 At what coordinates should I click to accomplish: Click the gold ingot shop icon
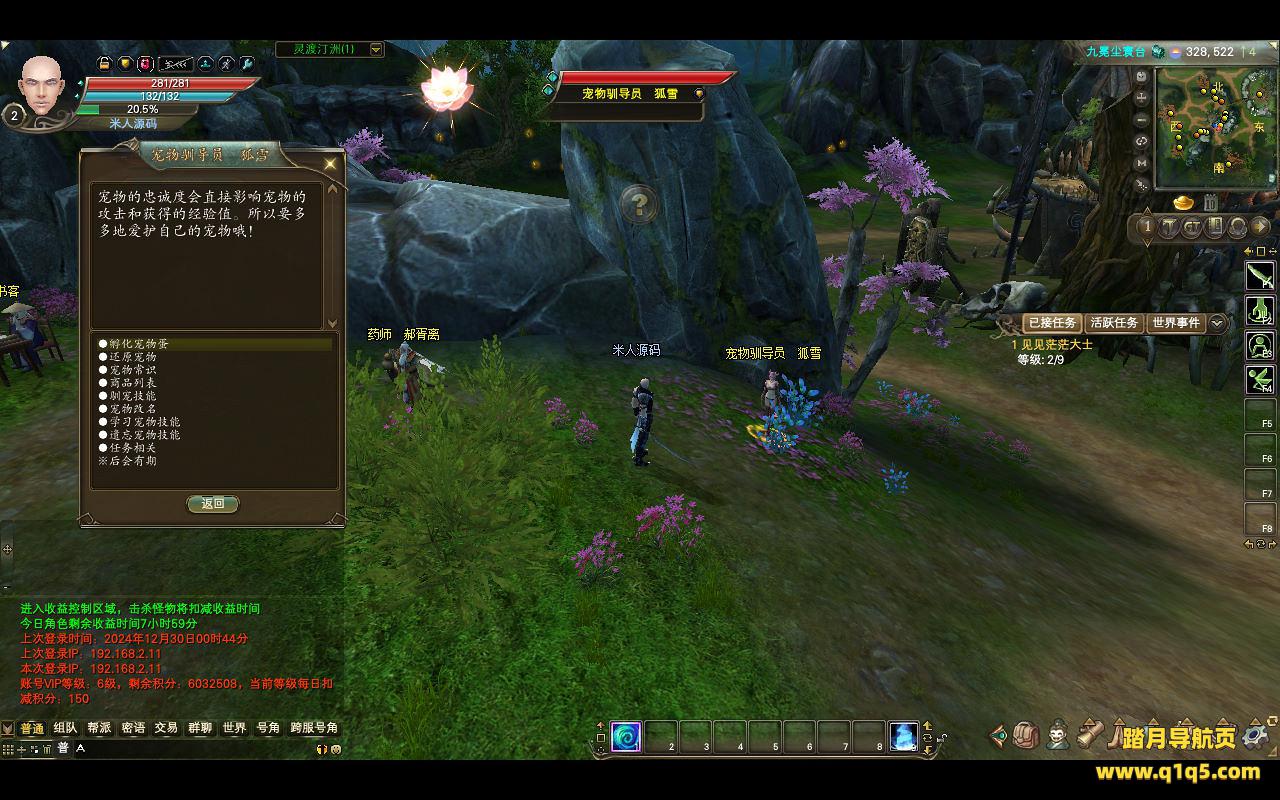(x=1183, y=203)
